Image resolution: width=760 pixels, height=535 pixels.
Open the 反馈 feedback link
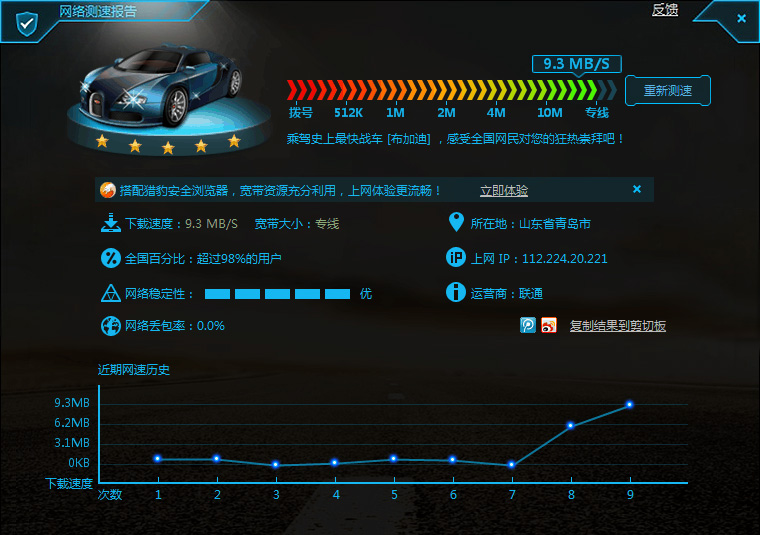click(x=665, y=10)
